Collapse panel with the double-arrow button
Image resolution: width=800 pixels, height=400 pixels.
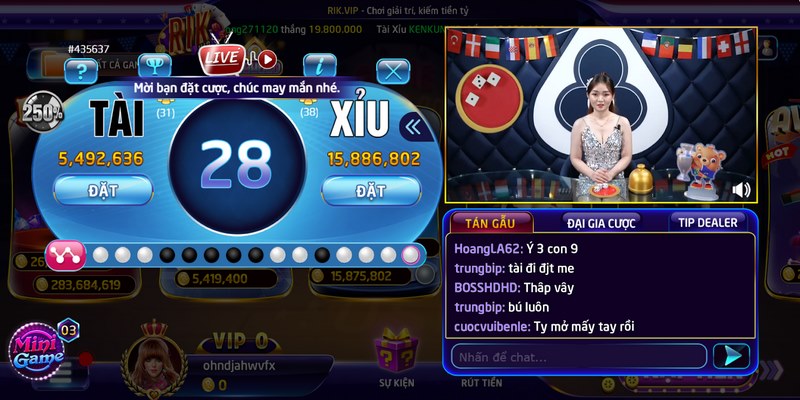[410, 126]
